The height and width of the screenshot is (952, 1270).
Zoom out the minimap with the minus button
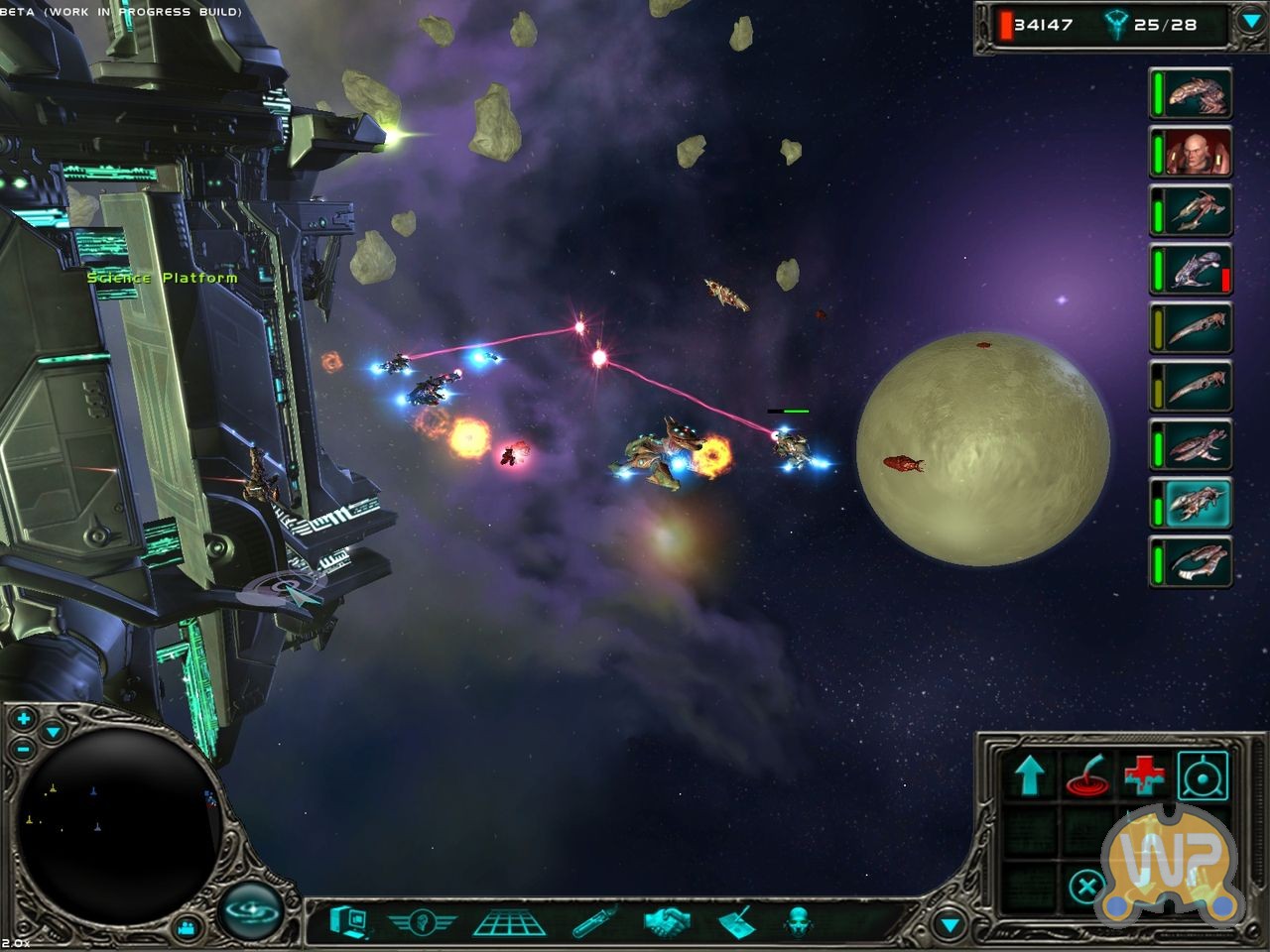pyautogui.click(x=23, y=748)
